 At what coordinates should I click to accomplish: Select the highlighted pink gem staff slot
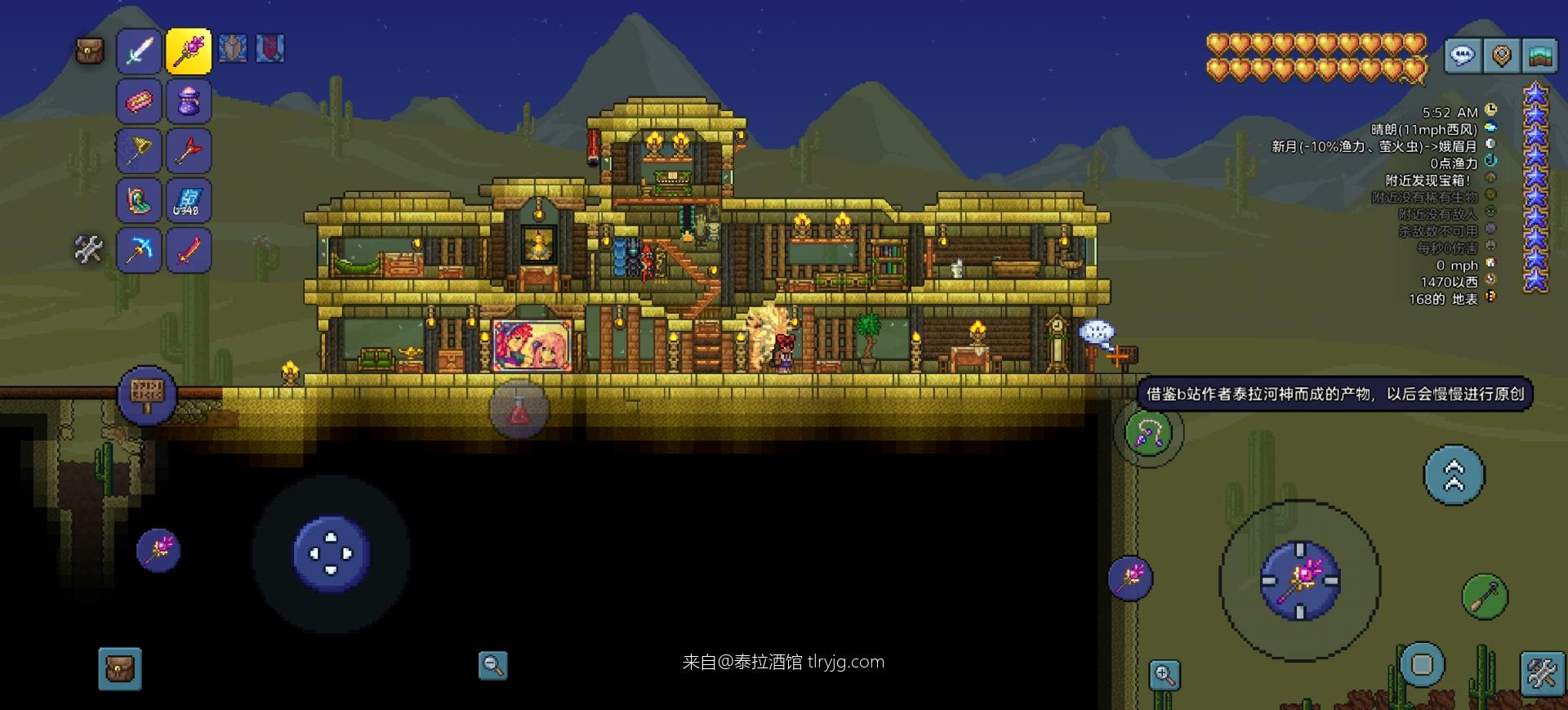(189, 51)
